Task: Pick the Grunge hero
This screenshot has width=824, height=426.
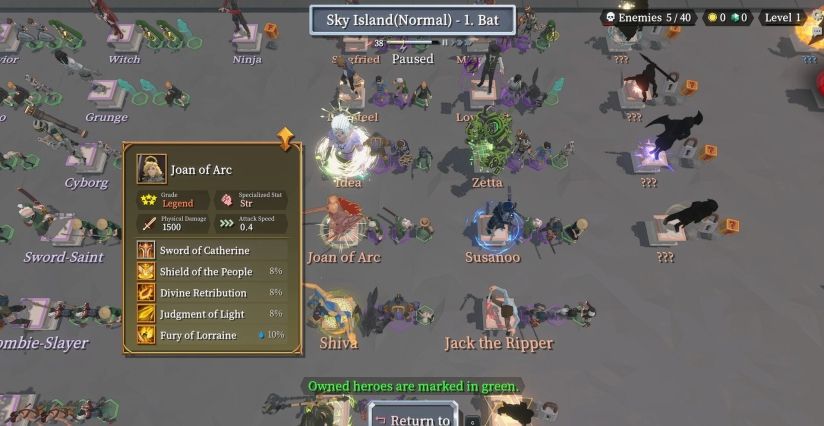Action: tap(105, 93)
